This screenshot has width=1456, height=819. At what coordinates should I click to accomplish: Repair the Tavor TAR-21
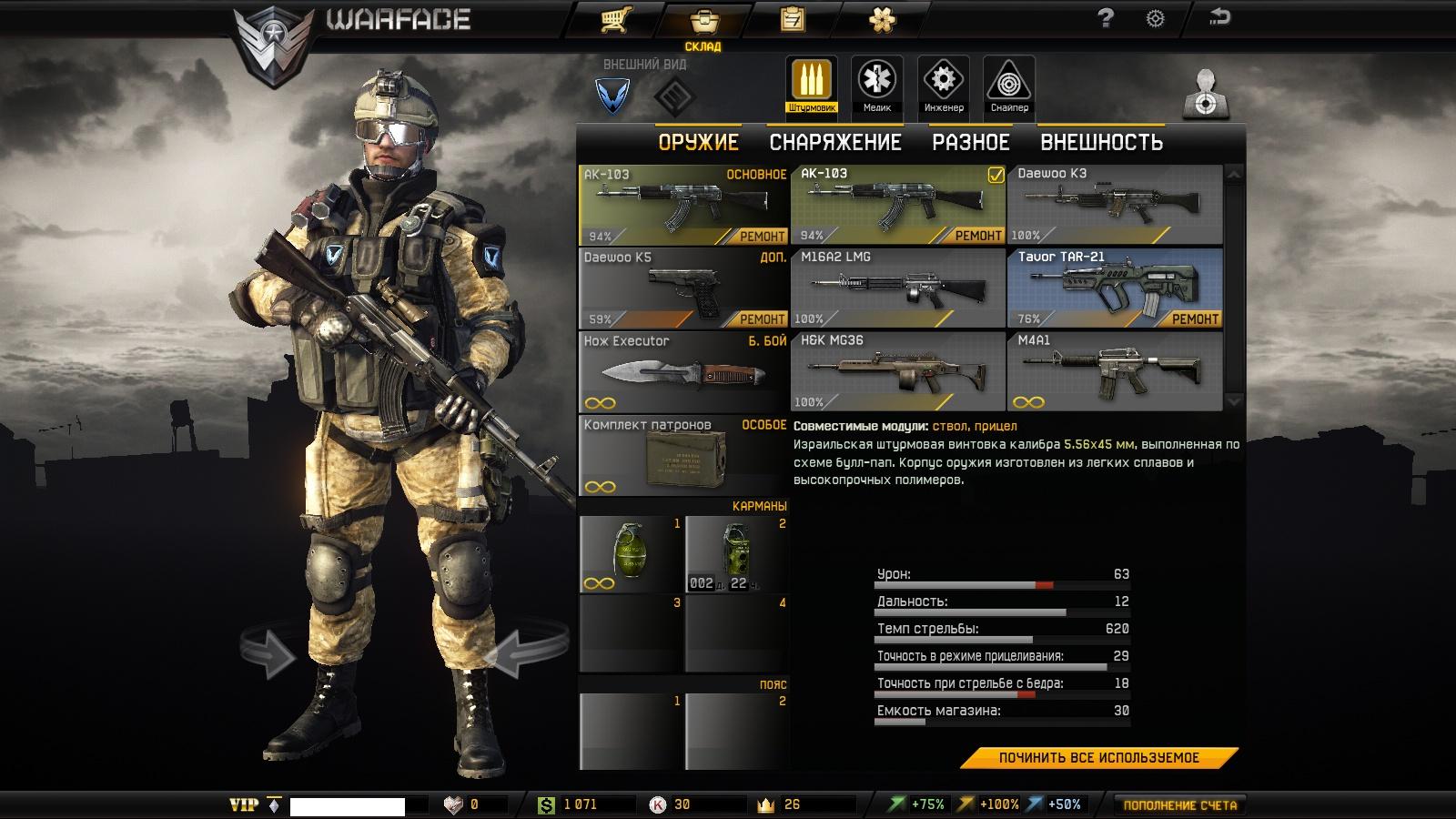pyautogui.click(x=1194, y=319)
